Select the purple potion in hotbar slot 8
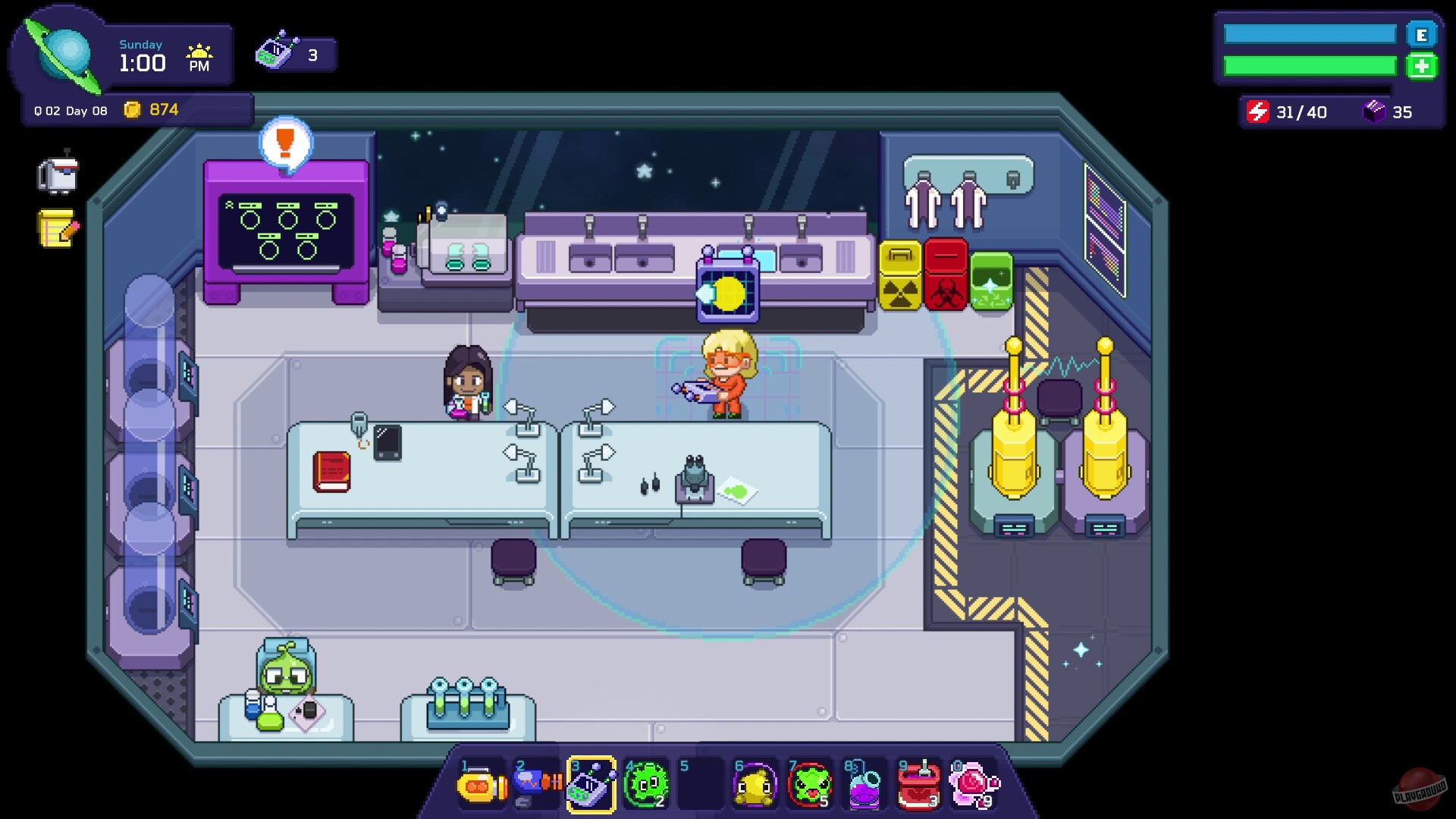1456x819 pixels. tap(864, 786)
